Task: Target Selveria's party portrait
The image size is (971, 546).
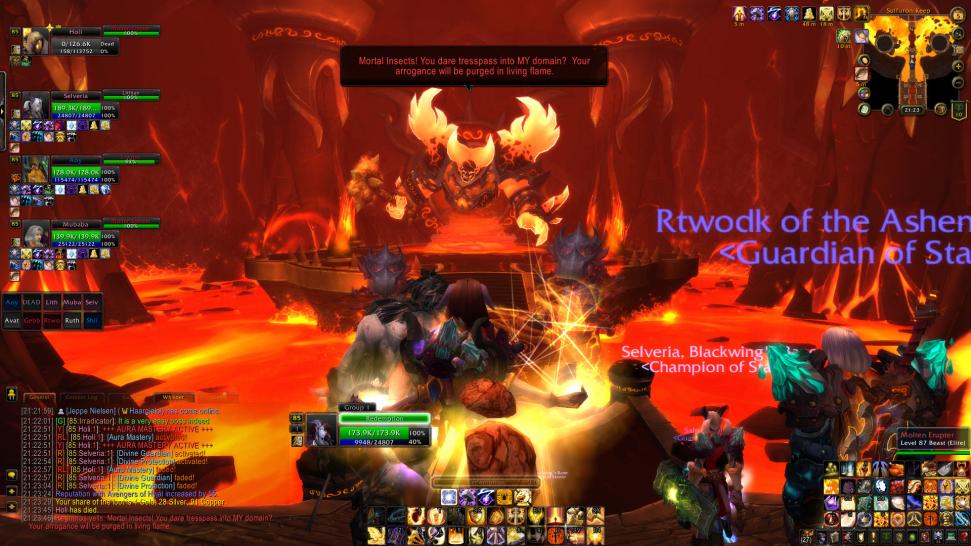Action: tap(35, 106)
